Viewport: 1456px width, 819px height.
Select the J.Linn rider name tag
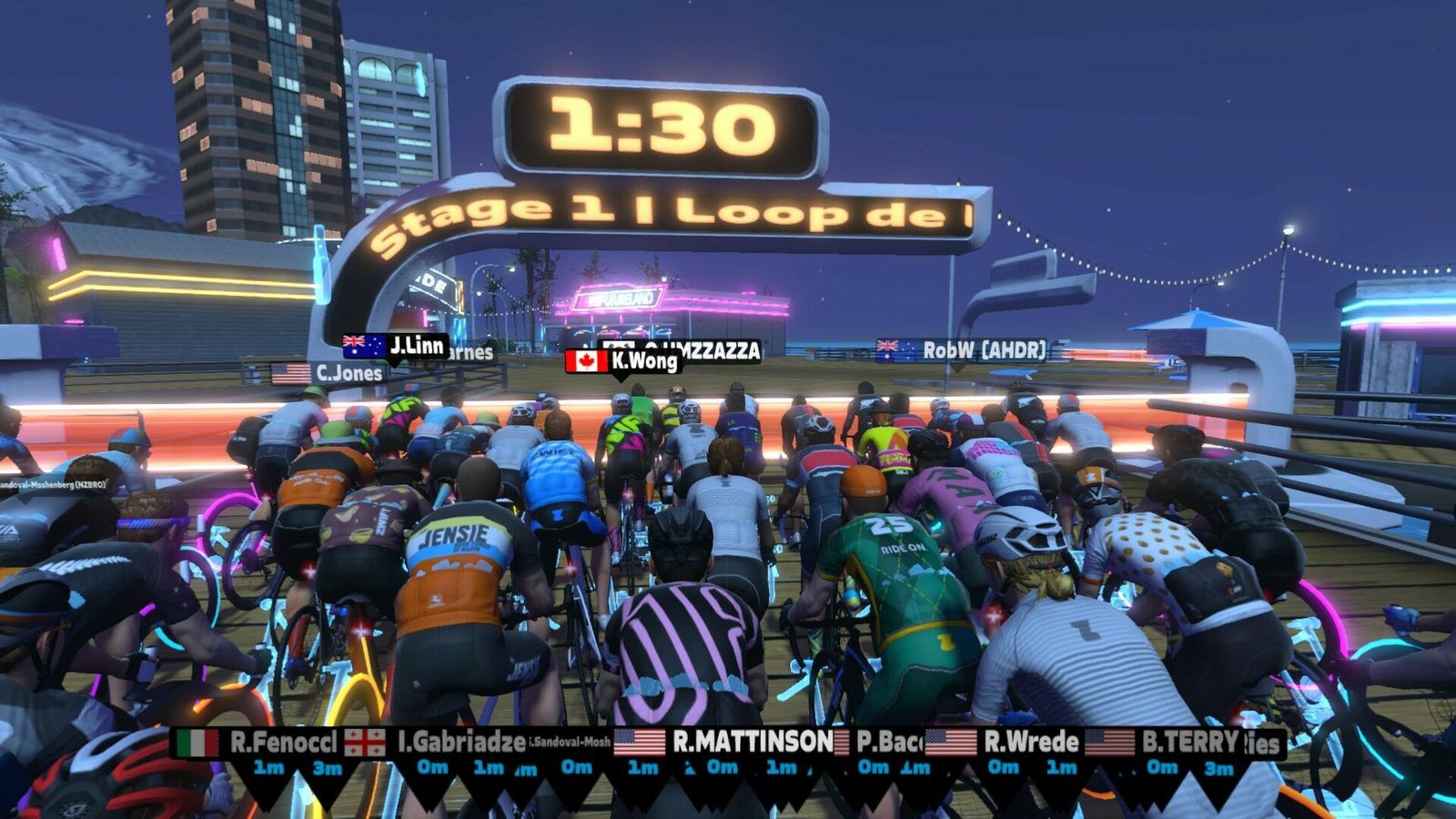point(396,346)
